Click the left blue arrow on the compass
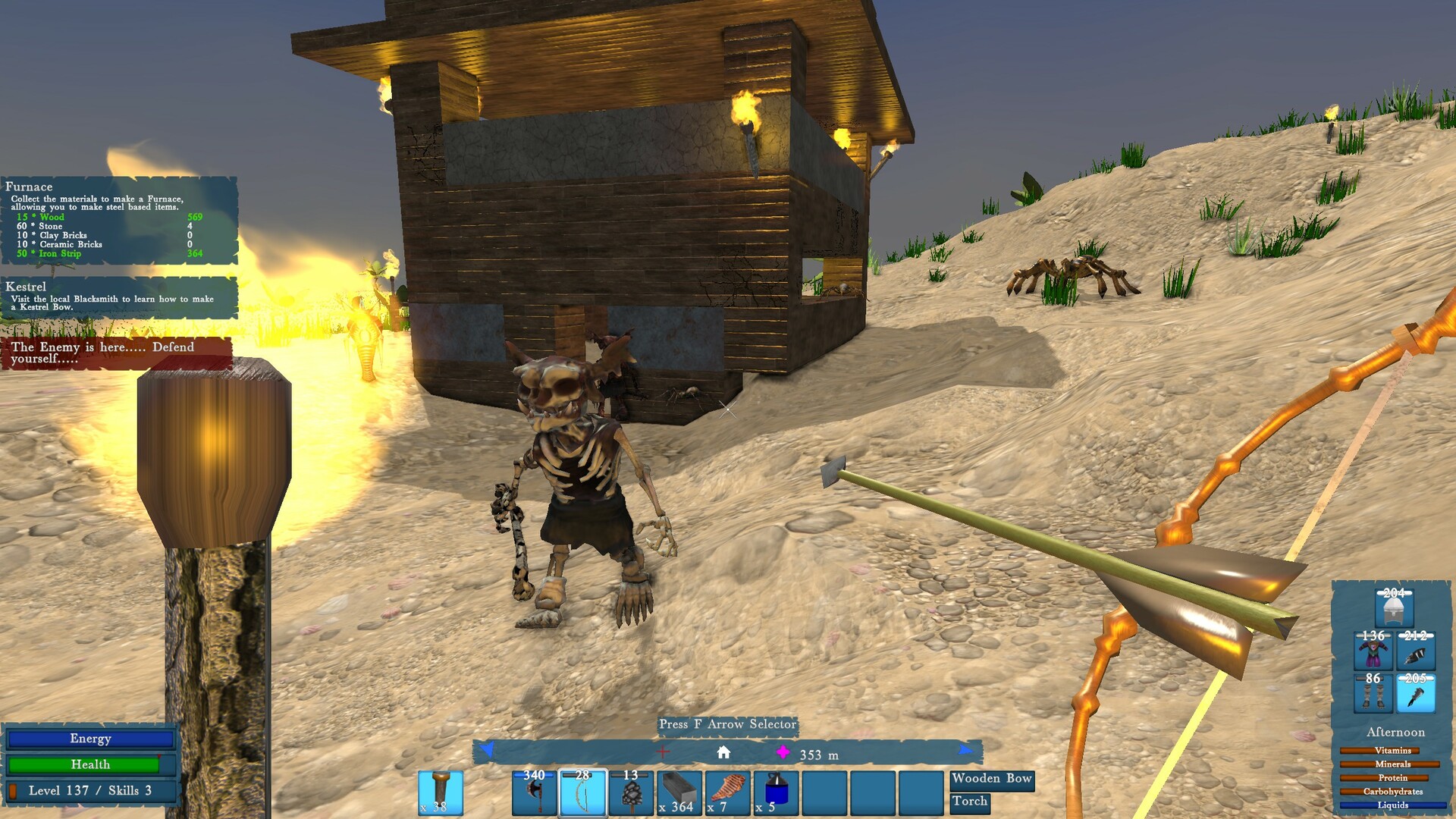 (x=484, y=752)
